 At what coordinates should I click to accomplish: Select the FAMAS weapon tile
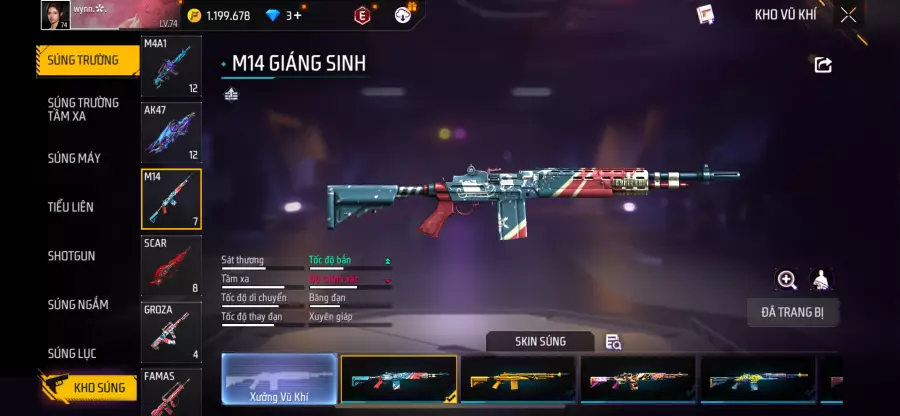[171, 392]
